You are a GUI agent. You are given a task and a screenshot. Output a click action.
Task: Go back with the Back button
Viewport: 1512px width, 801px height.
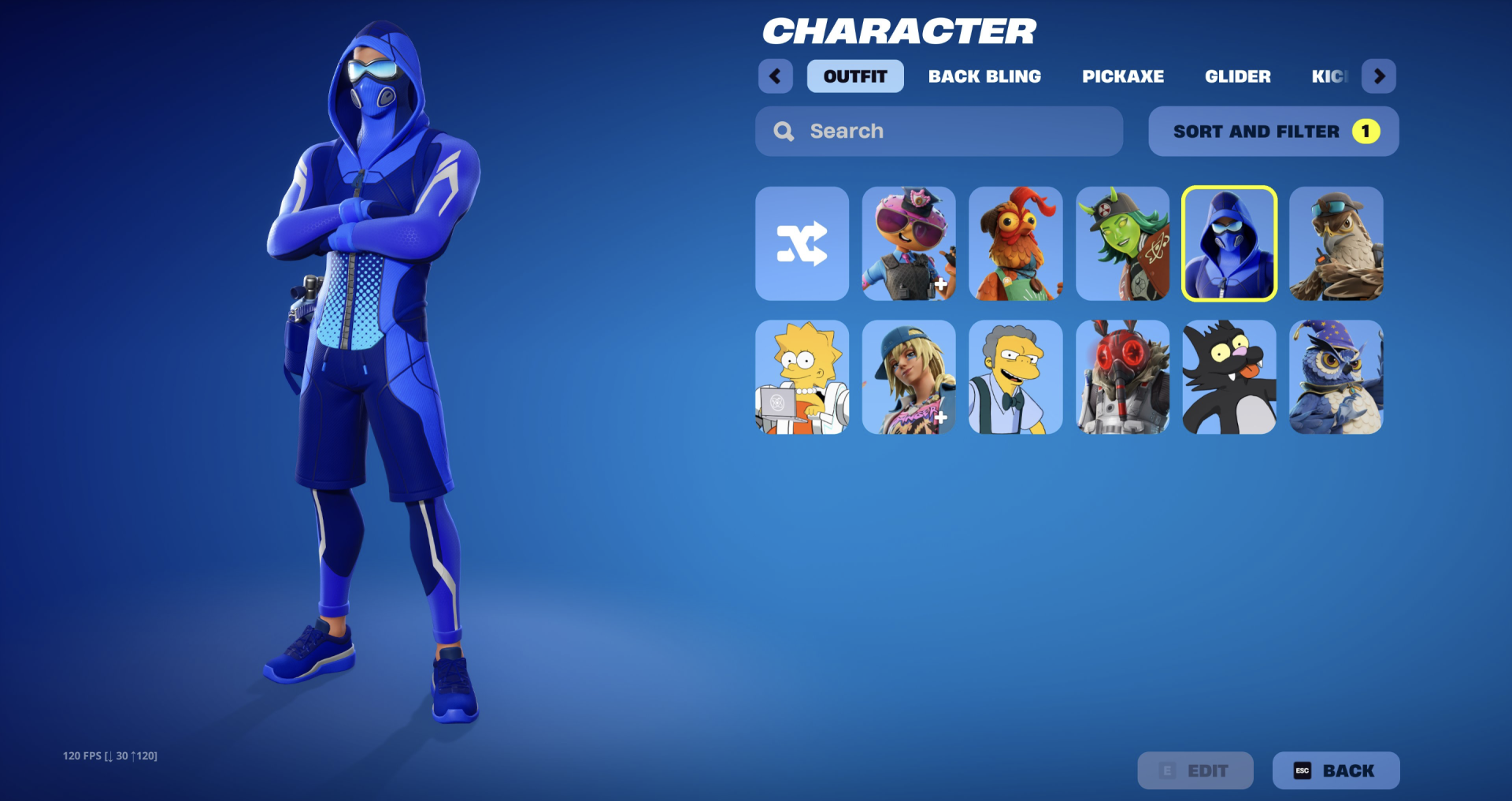(x=1336, y=770)
